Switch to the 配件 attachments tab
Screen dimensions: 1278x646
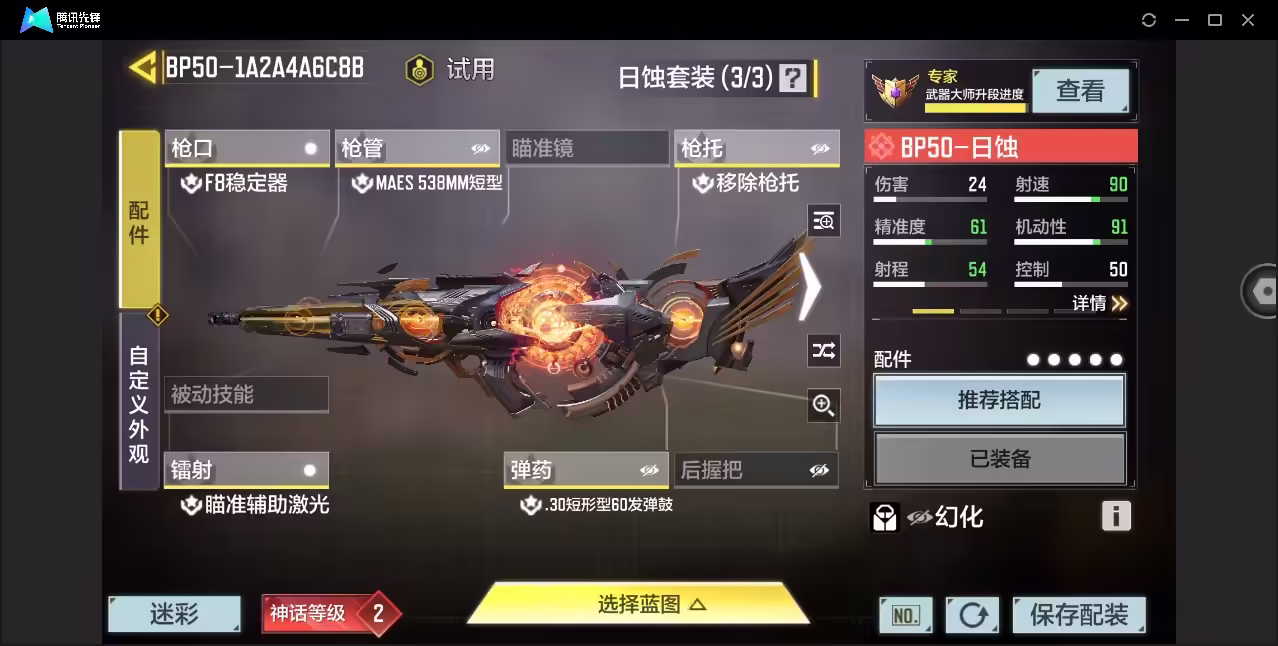139,220
